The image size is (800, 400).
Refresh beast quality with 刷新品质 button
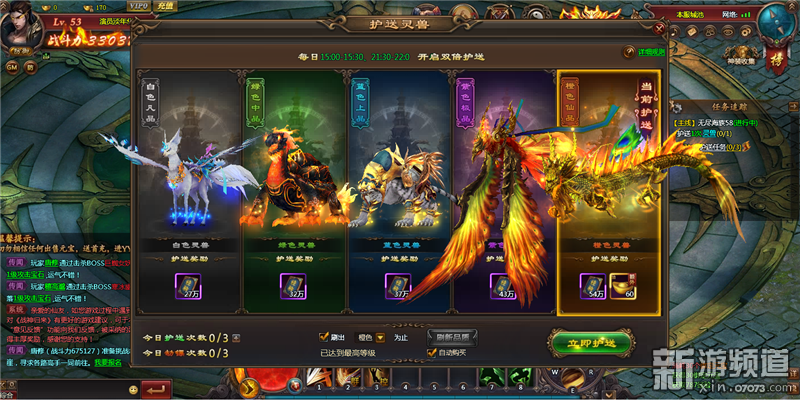[453, 337]
